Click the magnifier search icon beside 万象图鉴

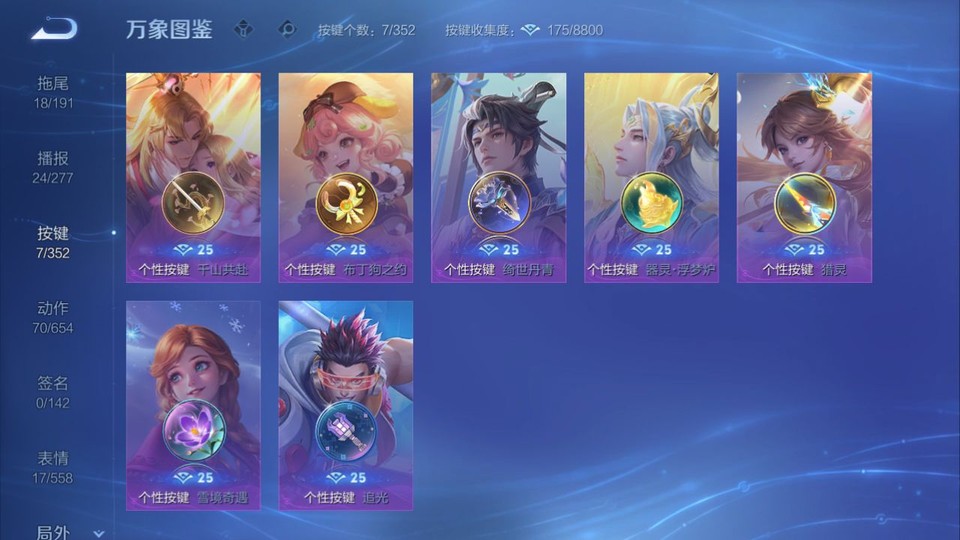pyautogui.click(x=287, y=29)
